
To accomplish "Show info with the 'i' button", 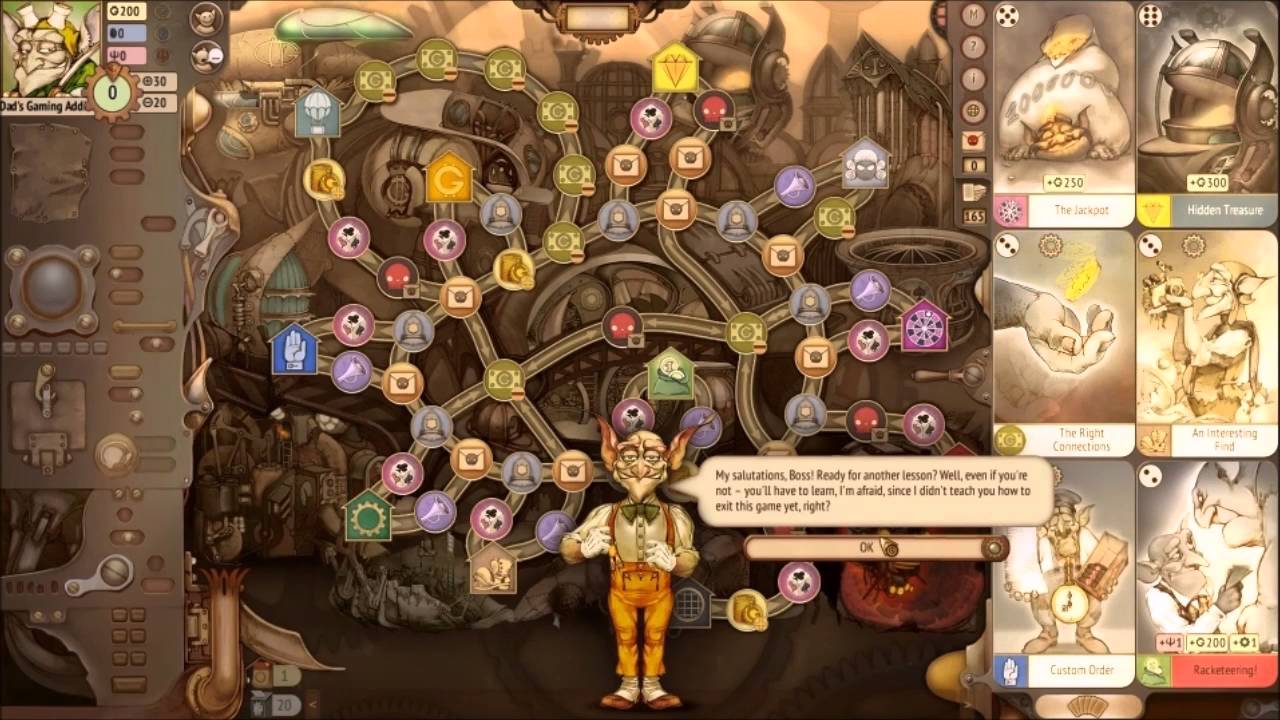I will click(x=974, y=79).
